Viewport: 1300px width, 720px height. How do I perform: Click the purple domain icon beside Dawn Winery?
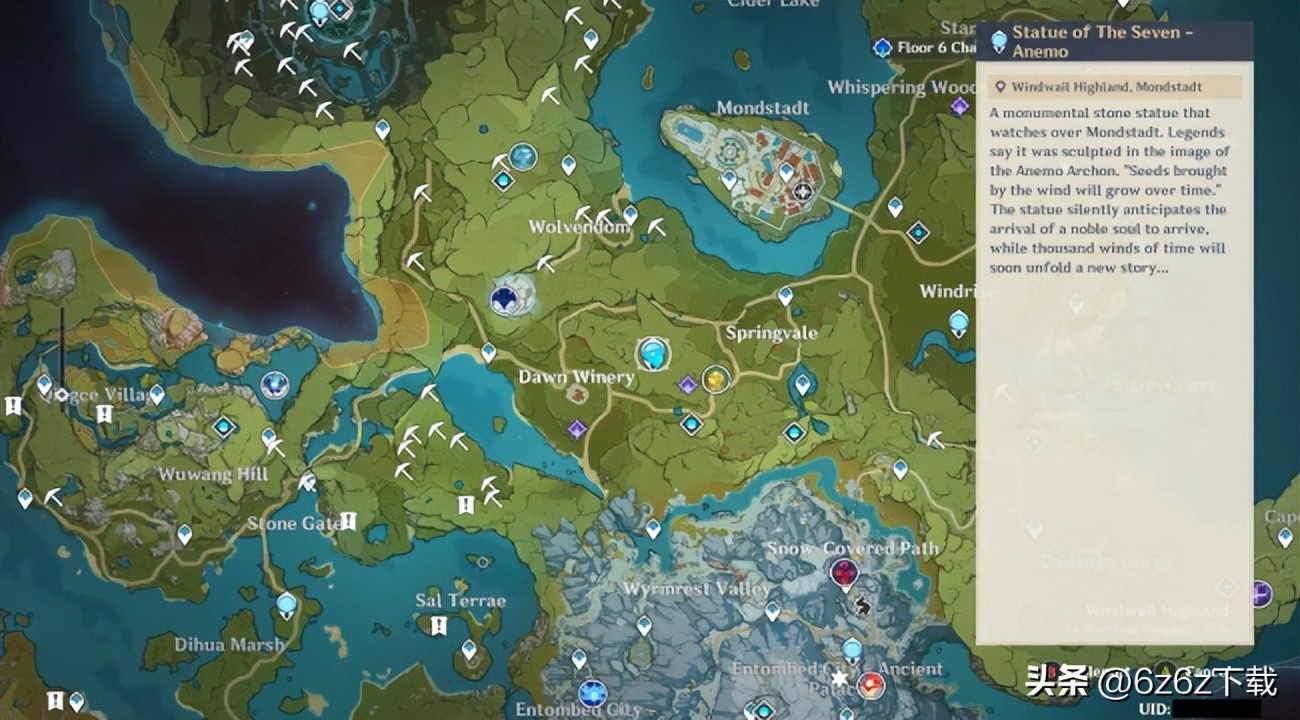click(x=576, y=428)
